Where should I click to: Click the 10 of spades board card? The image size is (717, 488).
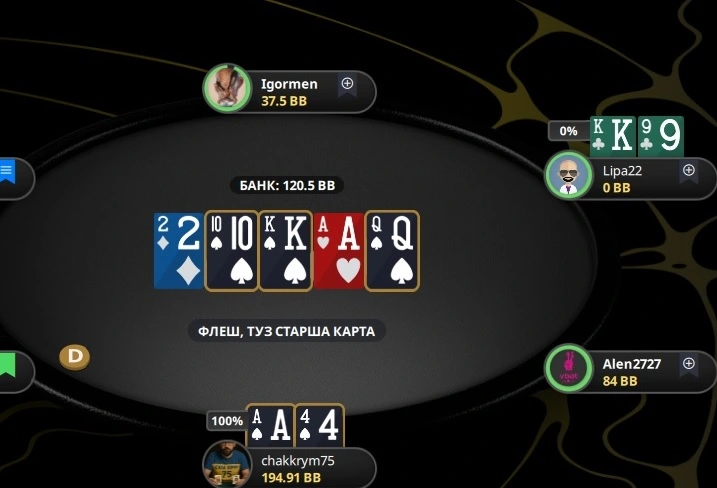pyautogui.click(x=231, y=250)
